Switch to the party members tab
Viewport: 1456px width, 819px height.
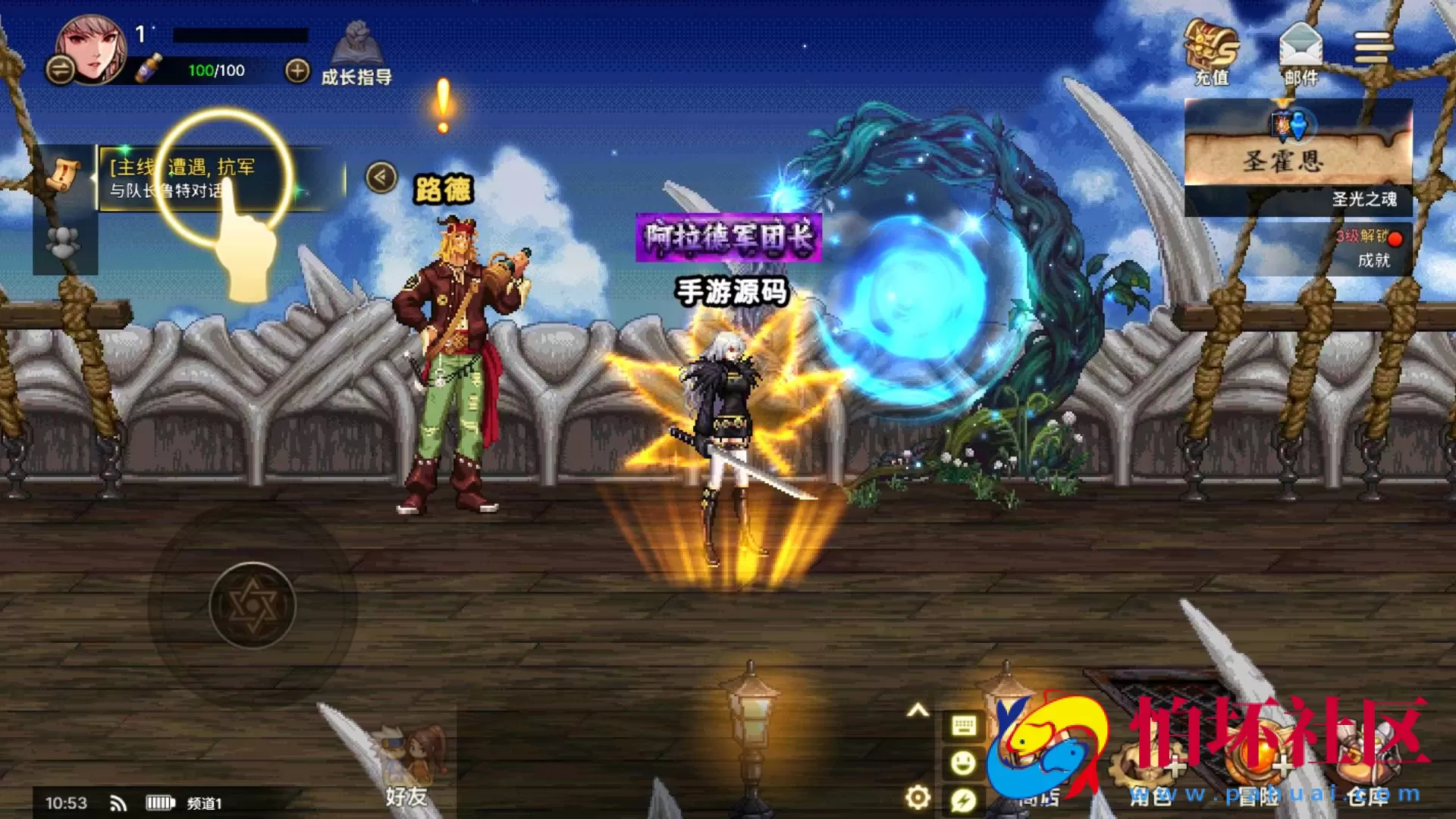coord(64,243)
